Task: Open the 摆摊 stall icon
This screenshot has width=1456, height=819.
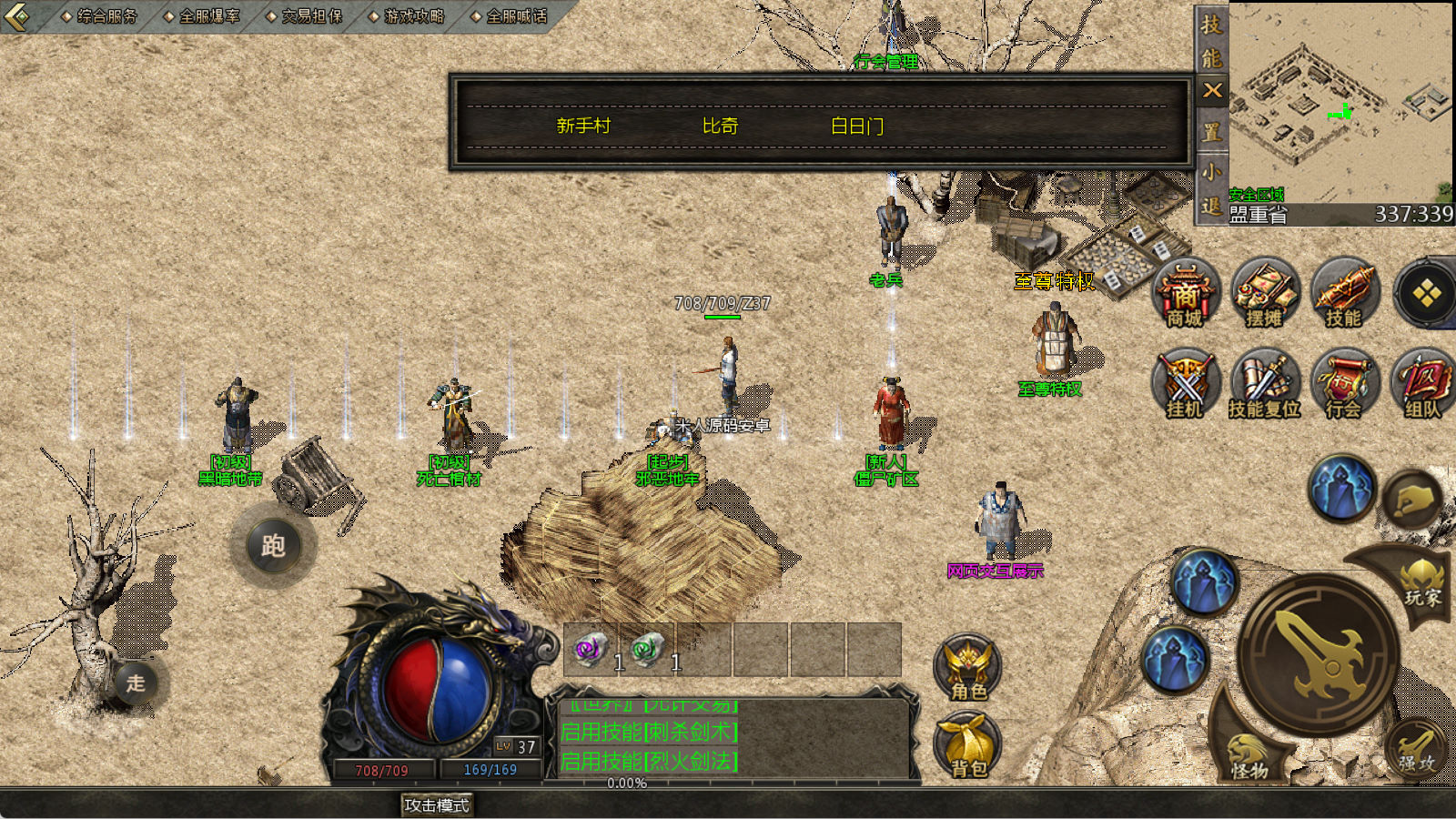Action: (x=1264, y=293)
